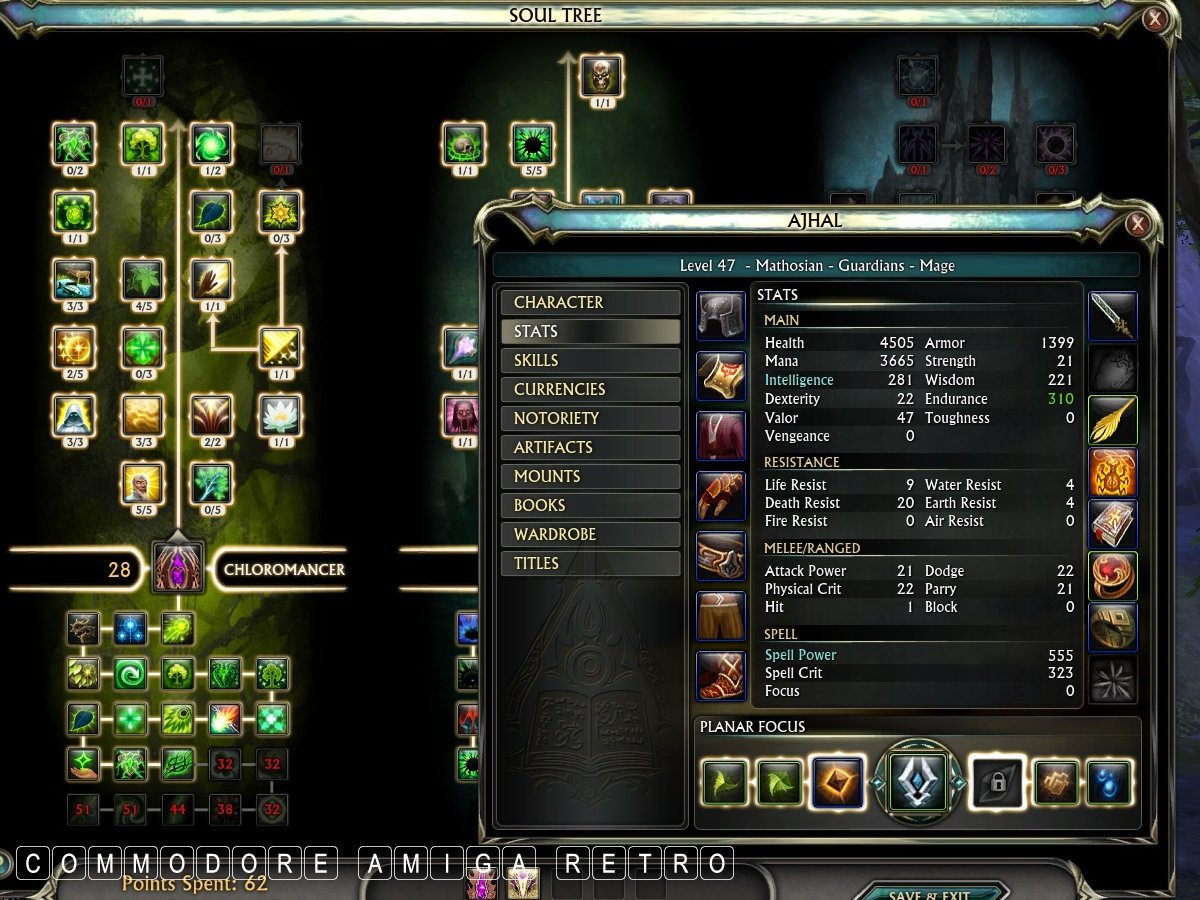Click the Save & Exit button
Image resolution: width=1200 pixels, height=900 pixels.
pyautogui.click(x=928, y=893)
